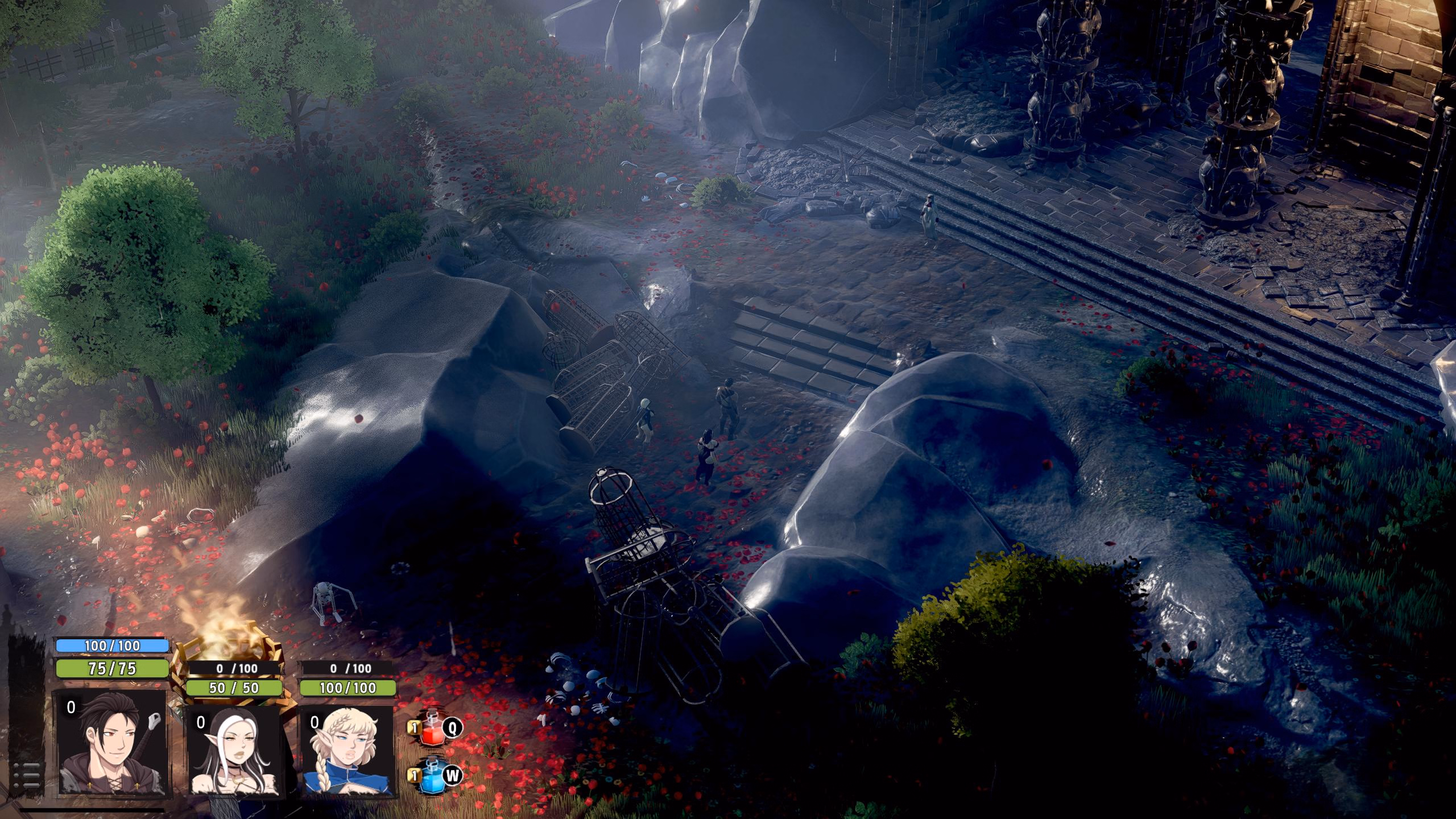Viewport: 1456px width, 819px height.
Task: Pick the blonde braided elf portrait
Action: click(x=346, y=751)
